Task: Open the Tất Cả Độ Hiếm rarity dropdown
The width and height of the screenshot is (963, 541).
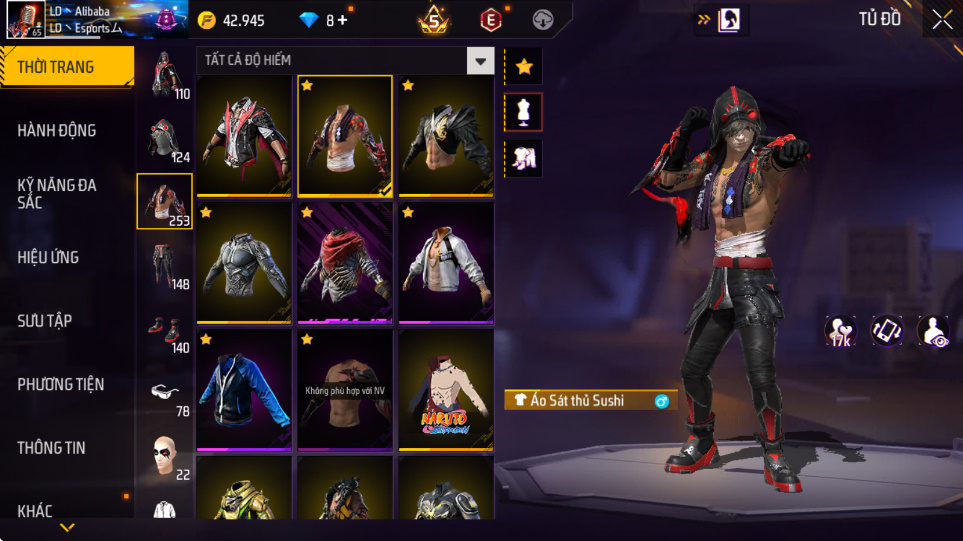Action: point(481,61)
